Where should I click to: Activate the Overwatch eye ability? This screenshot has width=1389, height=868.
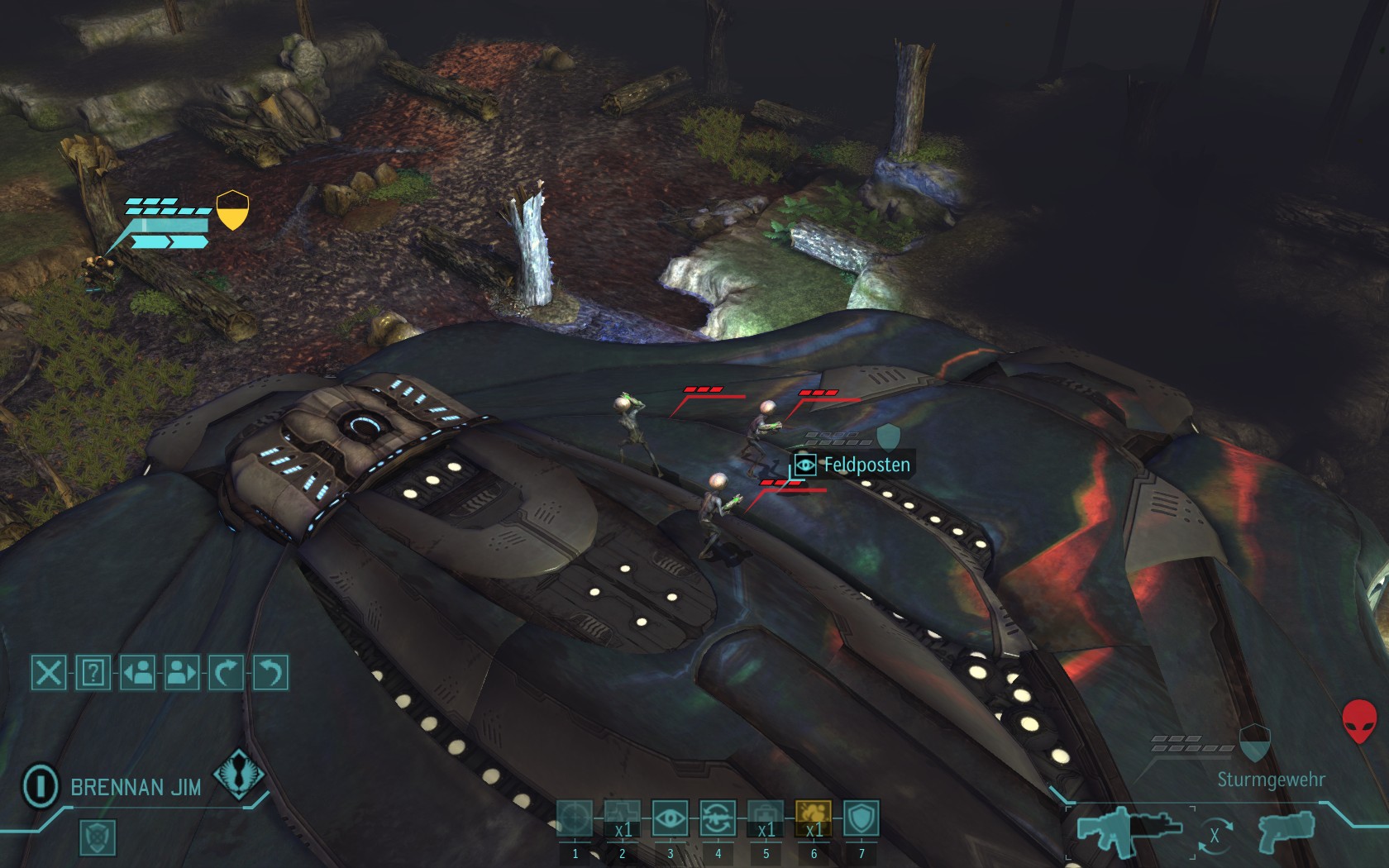[670, 819]
